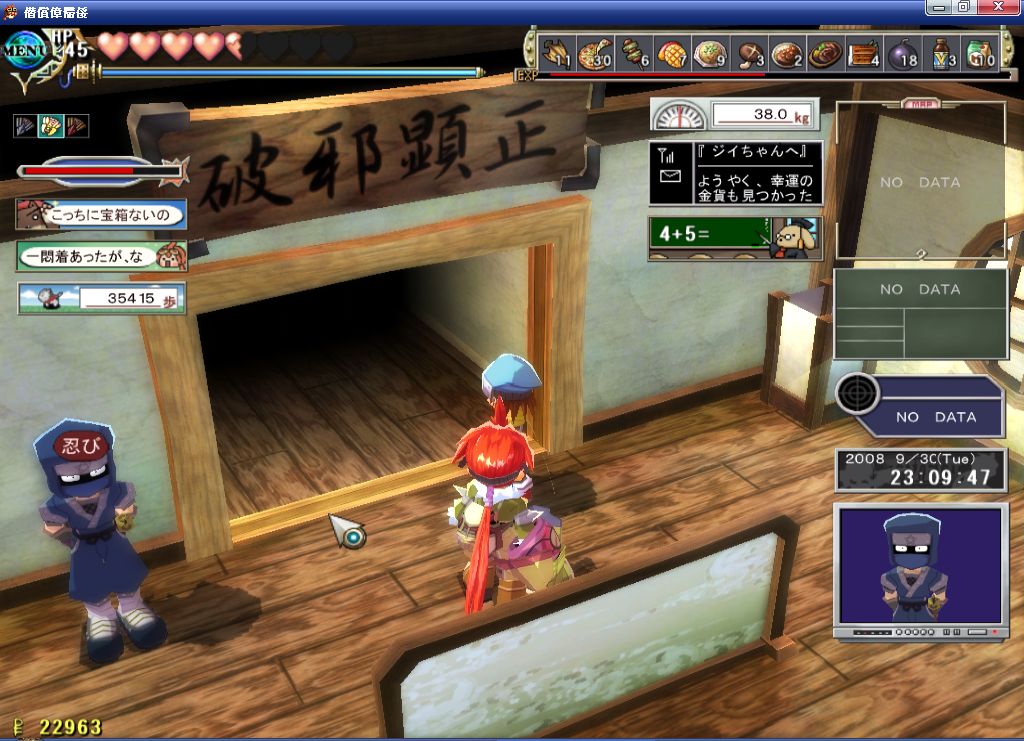Minimize the game window

point(940,8)
